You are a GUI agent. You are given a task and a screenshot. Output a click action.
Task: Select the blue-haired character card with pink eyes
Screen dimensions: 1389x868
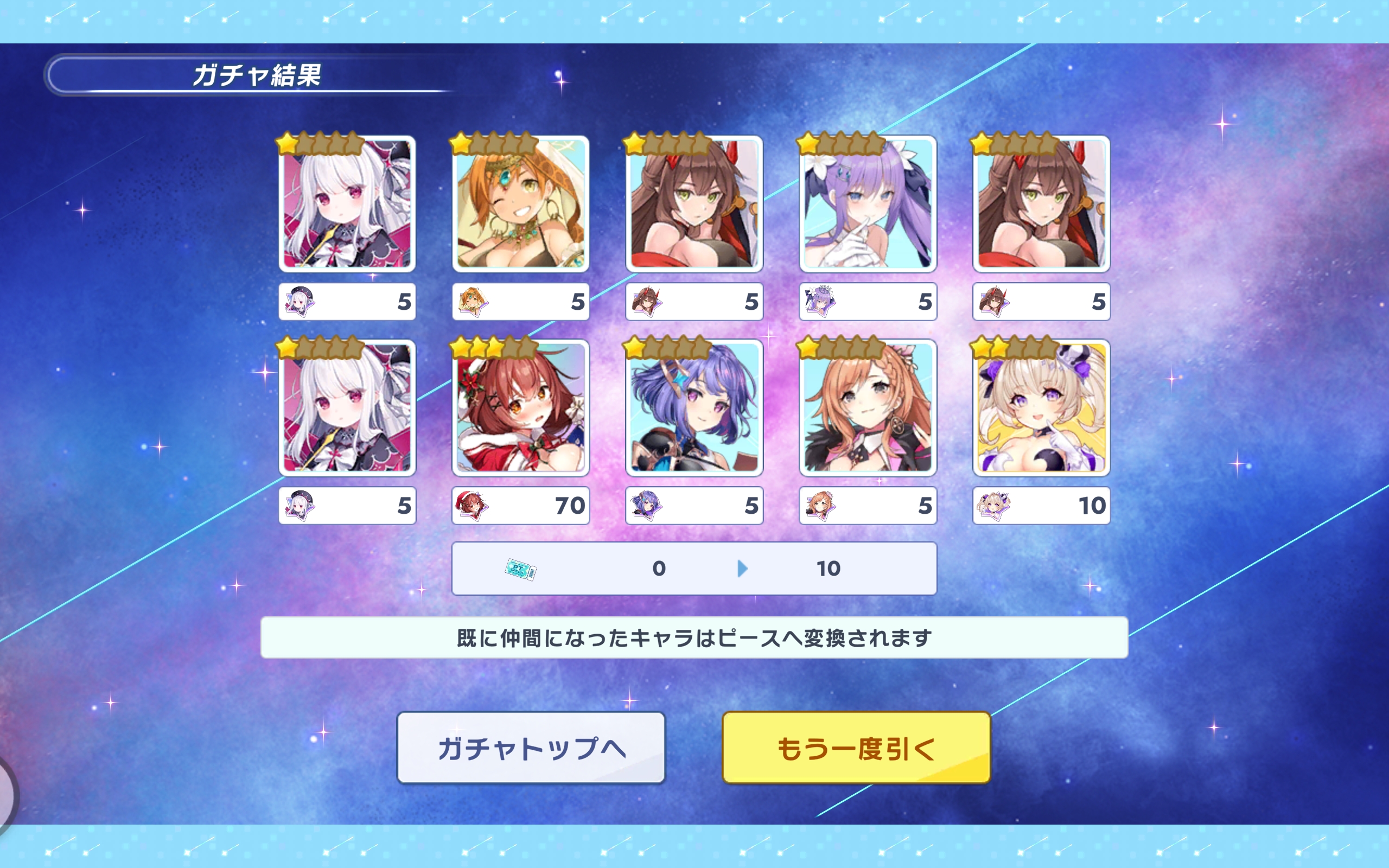click(x=694, y=408)
